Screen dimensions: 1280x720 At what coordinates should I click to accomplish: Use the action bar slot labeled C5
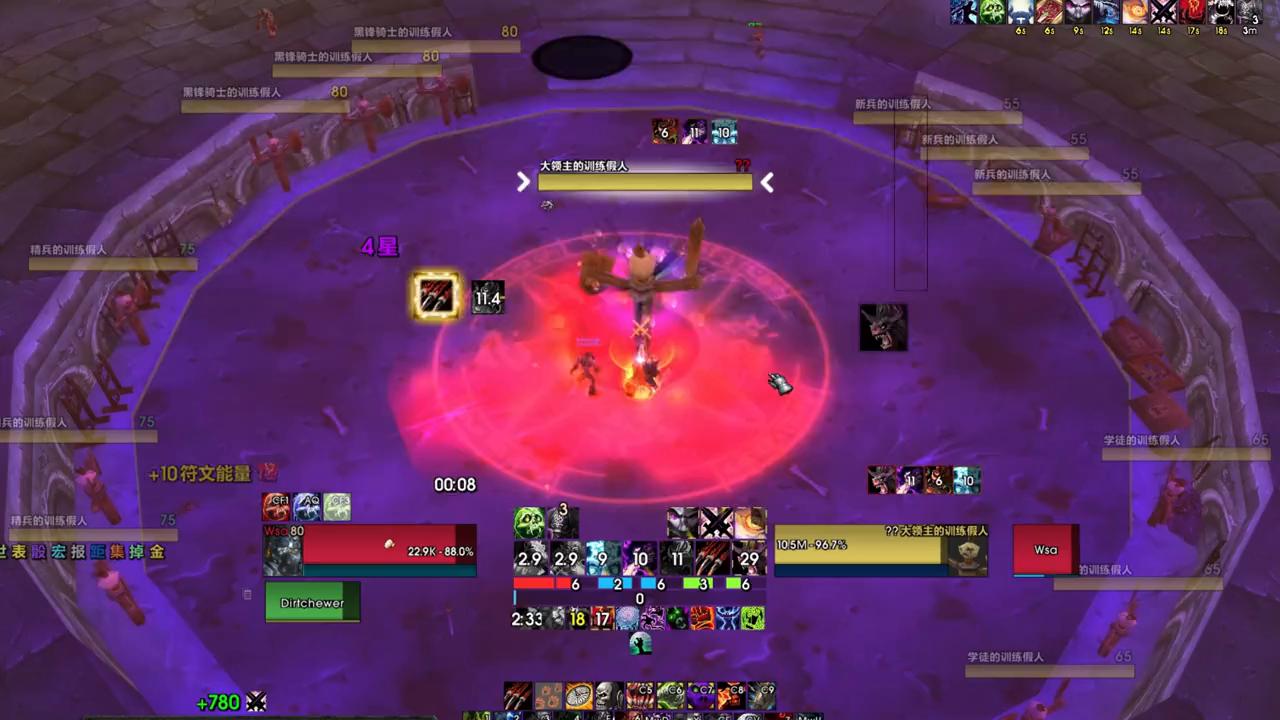[640, 694]
